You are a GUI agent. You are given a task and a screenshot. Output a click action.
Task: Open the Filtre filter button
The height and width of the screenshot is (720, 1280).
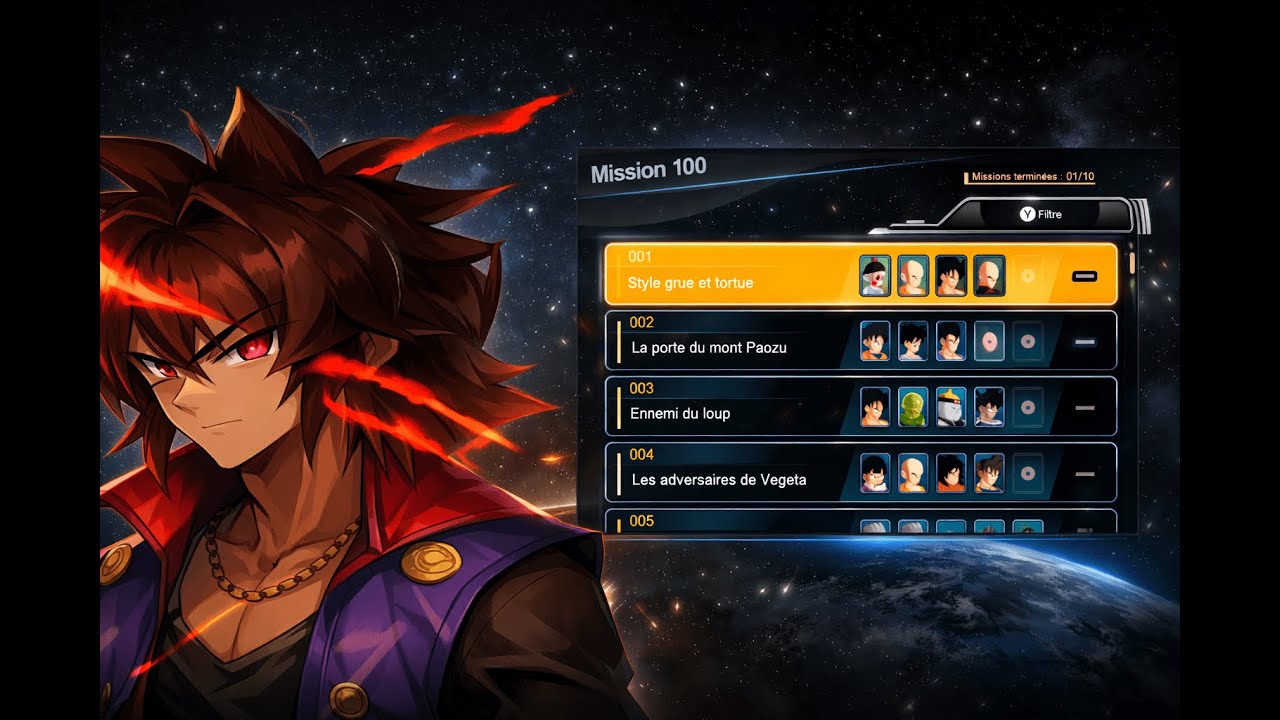pyautogui.click(x=1041, y=214)
